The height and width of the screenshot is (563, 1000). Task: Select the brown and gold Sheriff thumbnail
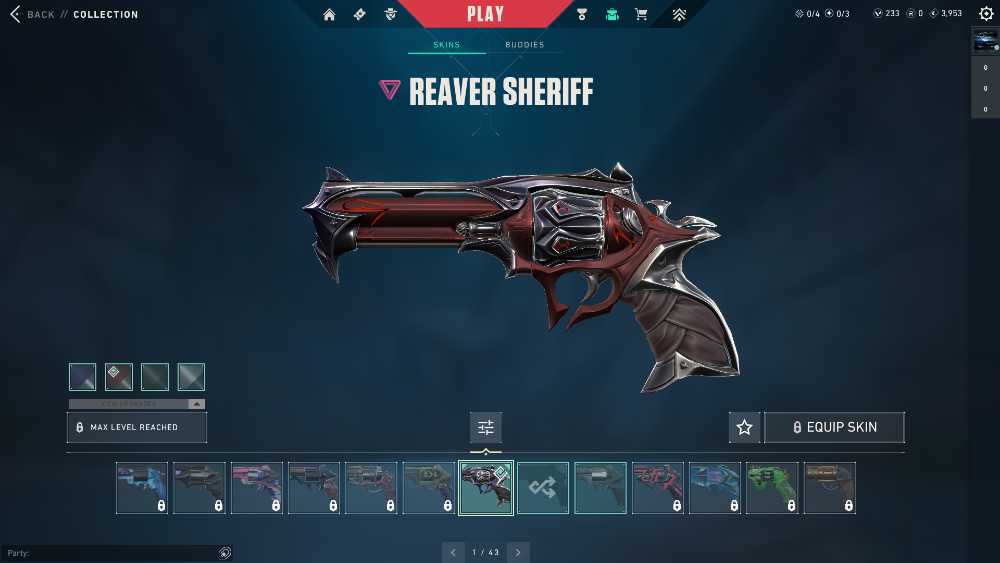tap(829, 488)
